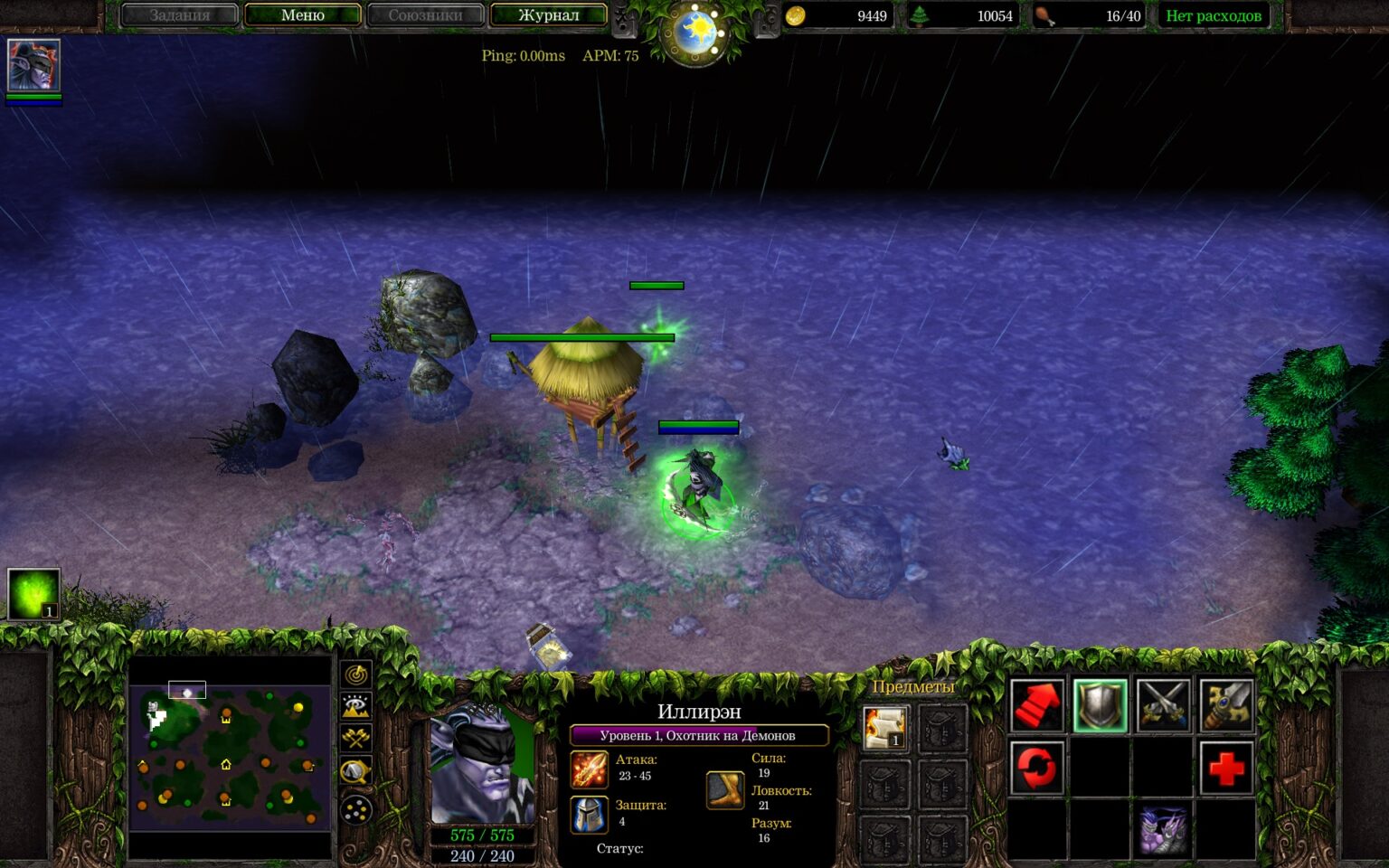Viewport: 1389px width, 868px height.
Task: Click the minimap
Action: pos(230,756)
